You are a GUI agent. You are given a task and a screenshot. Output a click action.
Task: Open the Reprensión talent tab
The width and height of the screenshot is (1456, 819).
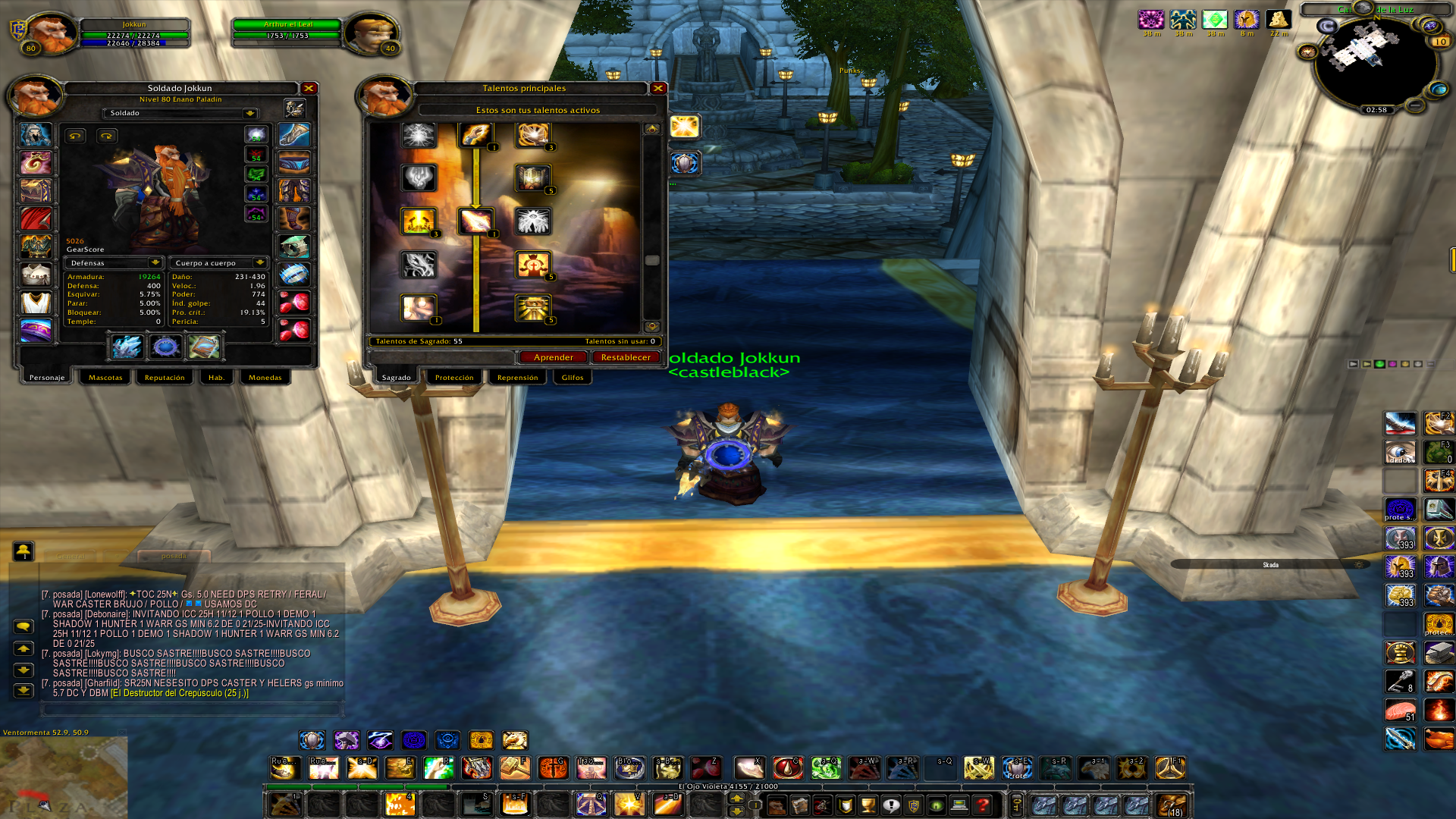click(517, 378)
